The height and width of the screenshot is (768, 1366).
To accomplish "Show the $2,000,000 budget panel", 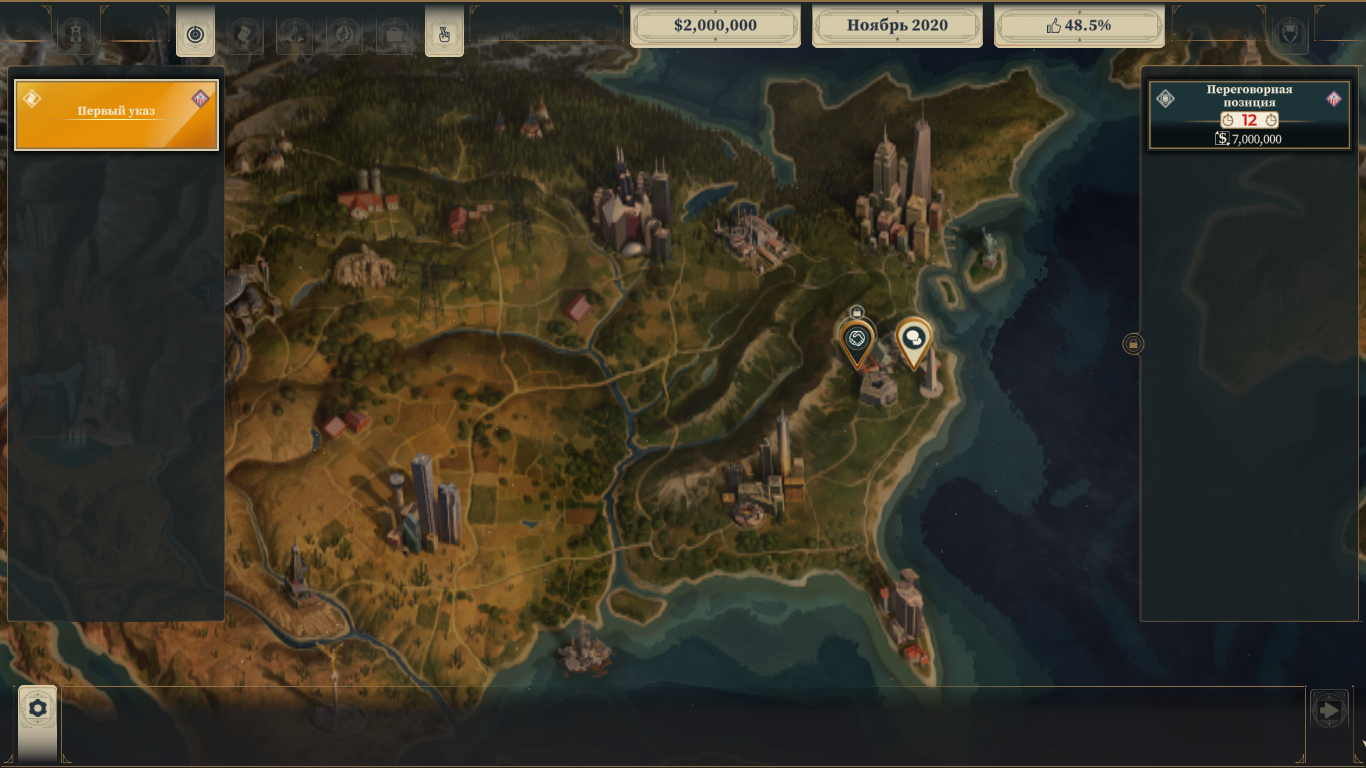I will 715,26.
